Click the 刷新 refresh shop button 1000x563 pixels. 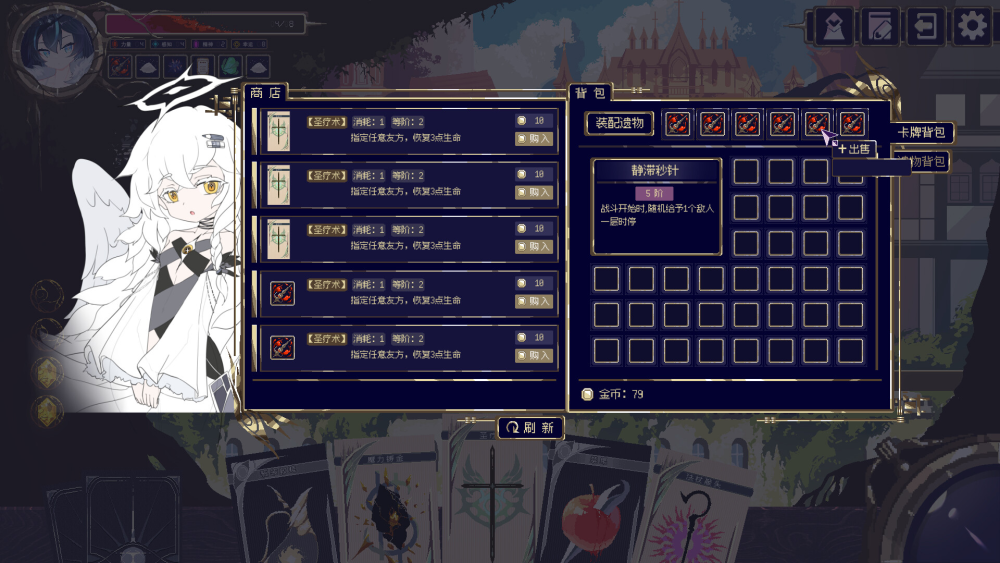(x=531, y=428)
